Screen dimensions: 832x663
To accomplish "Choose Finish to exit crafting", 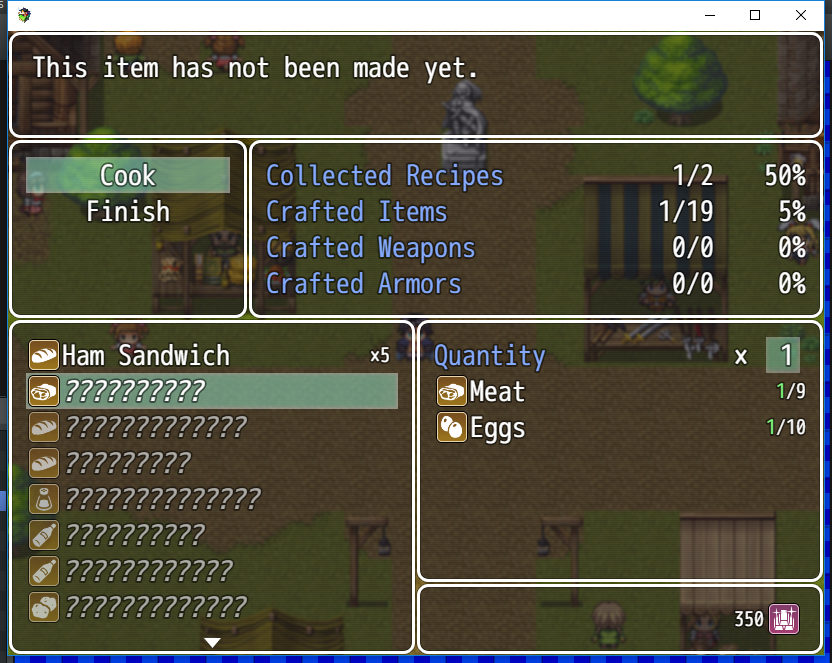I will [128, 212].
